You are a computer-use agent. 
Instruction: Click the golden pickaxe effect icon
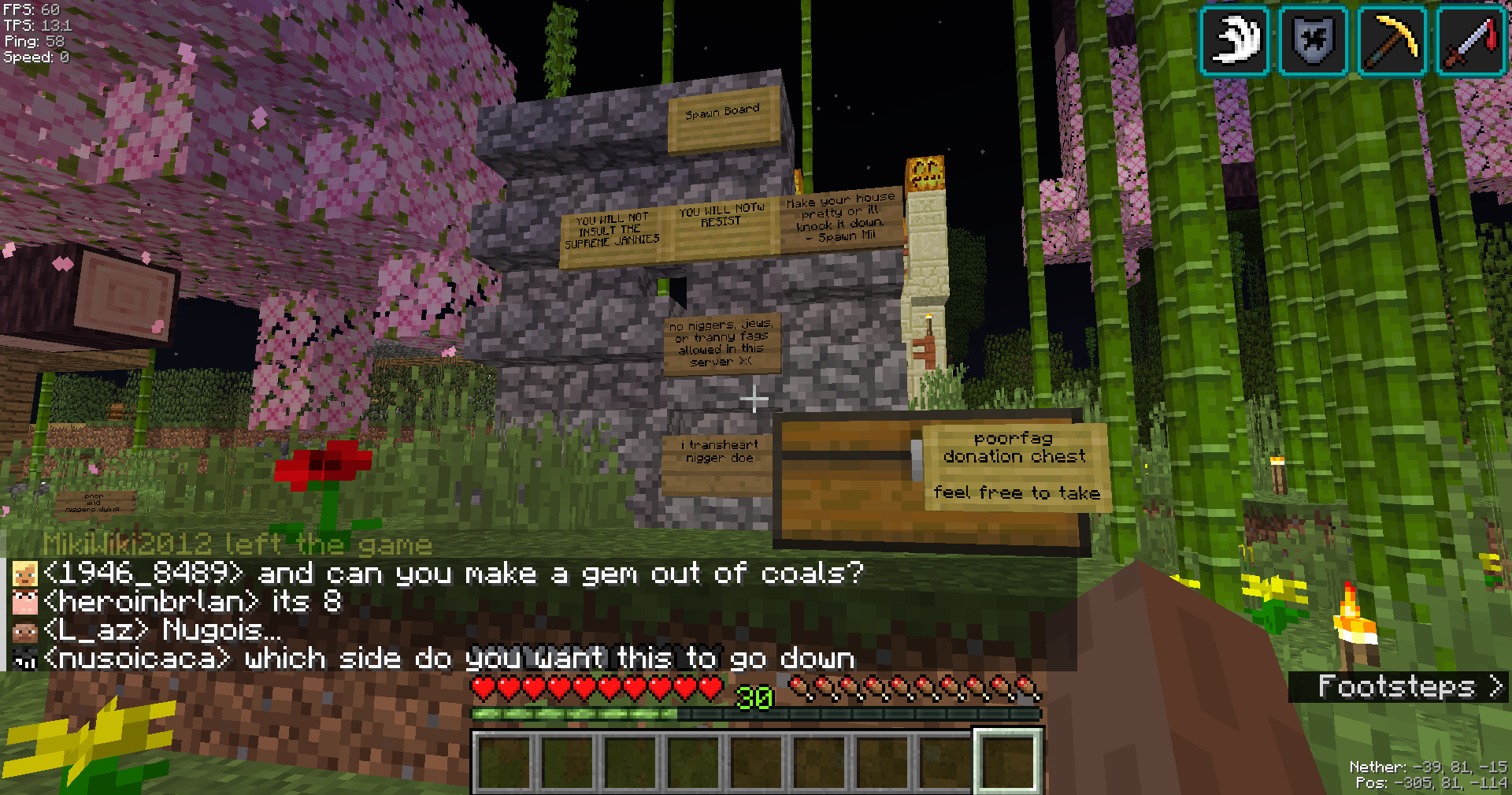(1392, 40)
